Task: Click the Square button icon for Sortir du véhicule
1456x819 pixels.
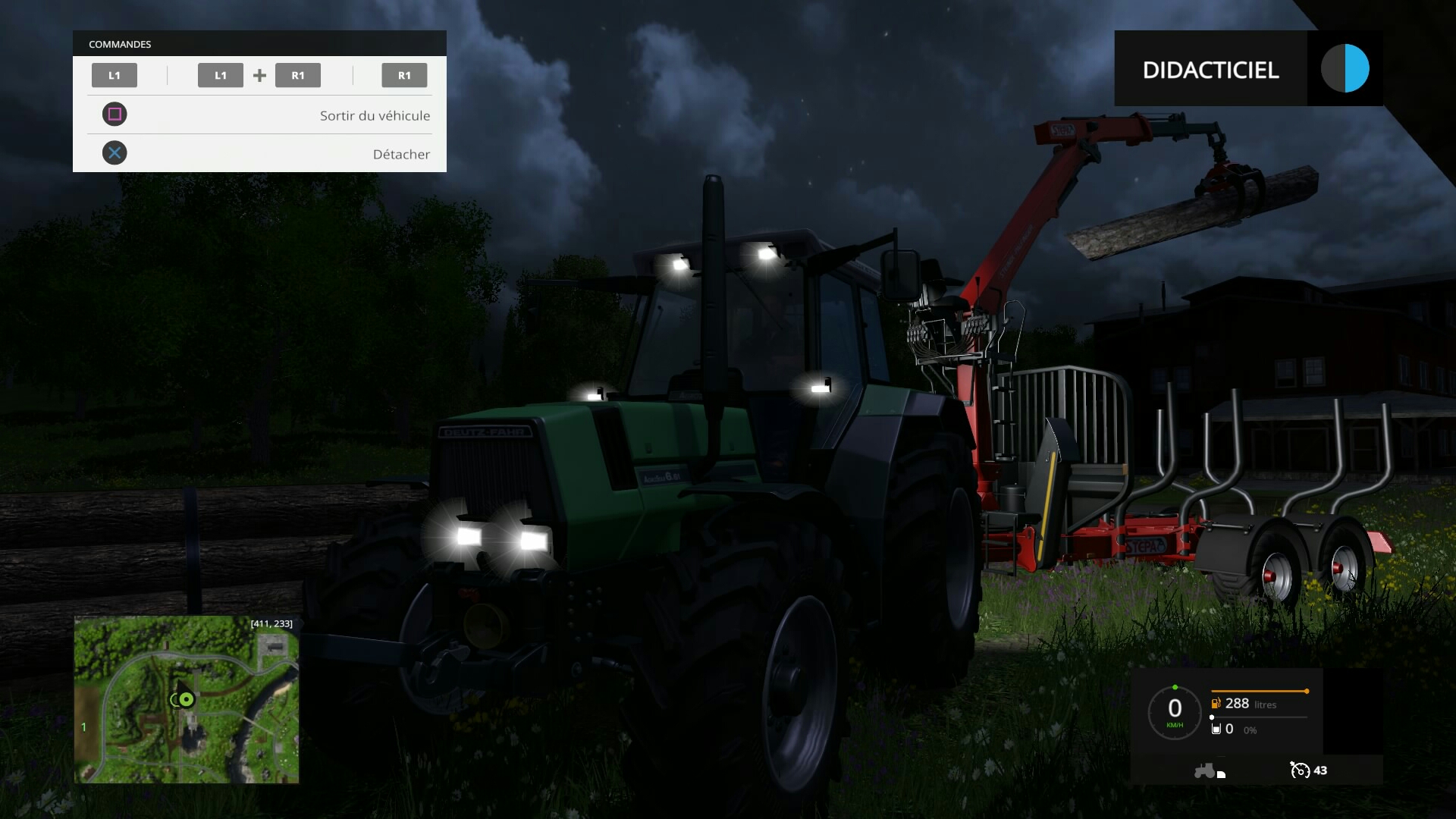Action: click(115, 114)
